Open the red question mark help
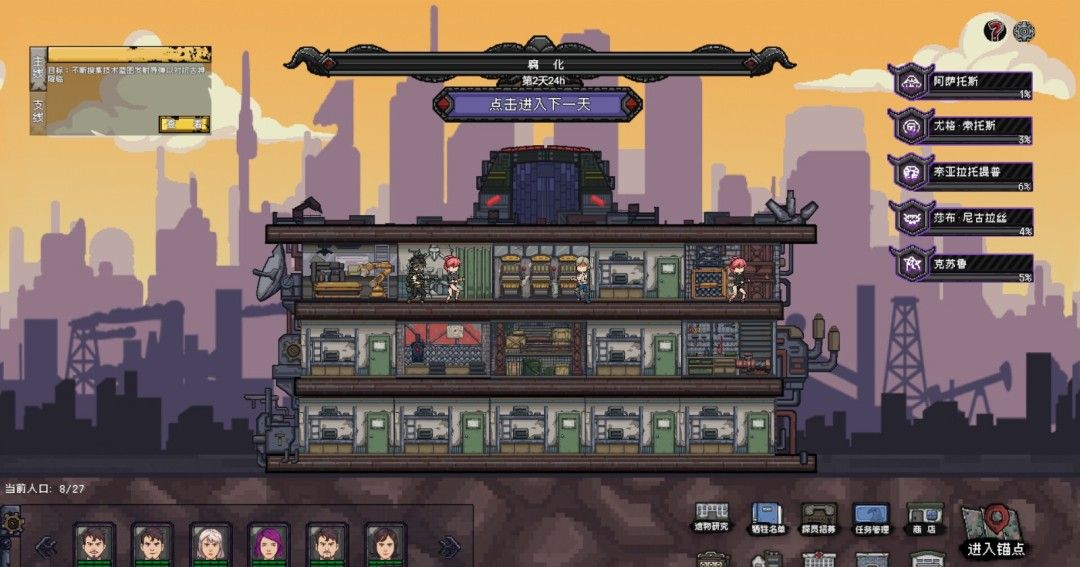1080x567 pixels. [x=995, y=31]
